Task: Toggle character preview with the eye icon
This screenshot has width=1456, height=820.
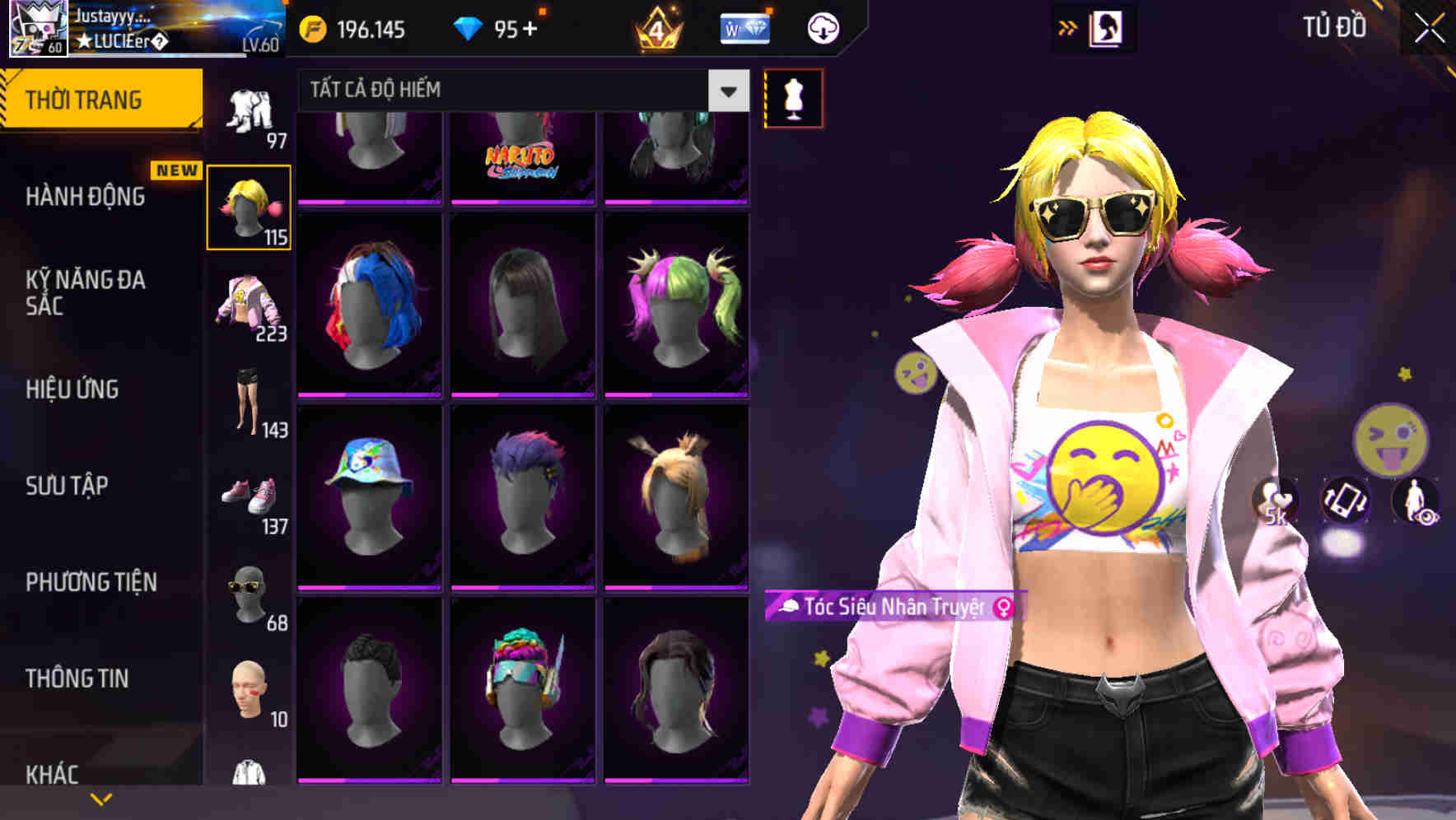Action: pos(1415,502)
